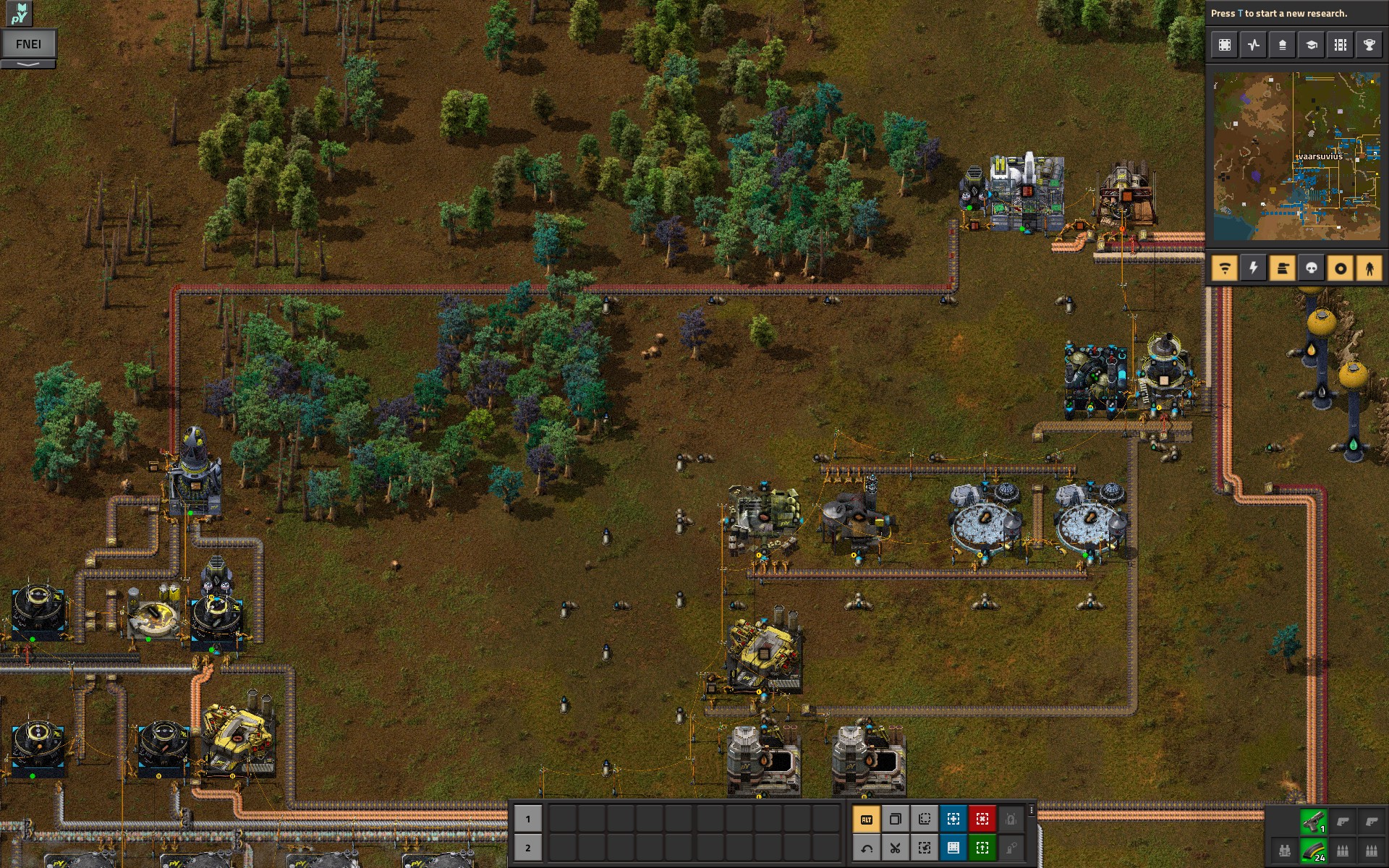
Task: Open the blueprint library icon
Action: point(1225,45)
